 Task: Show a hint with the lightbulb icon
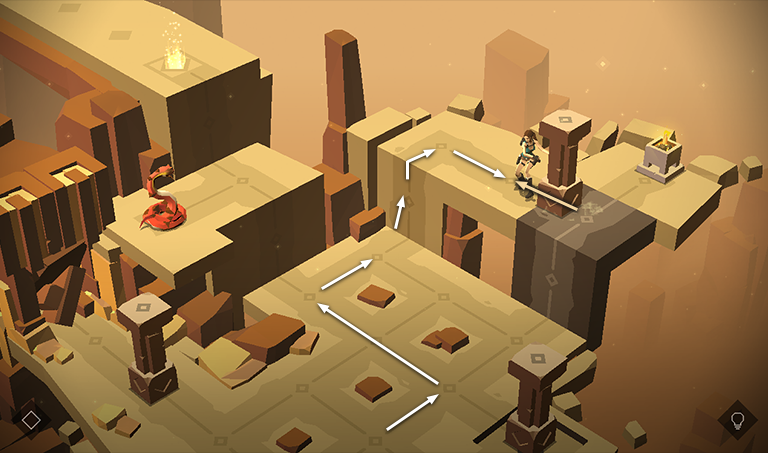pos(737,419)
